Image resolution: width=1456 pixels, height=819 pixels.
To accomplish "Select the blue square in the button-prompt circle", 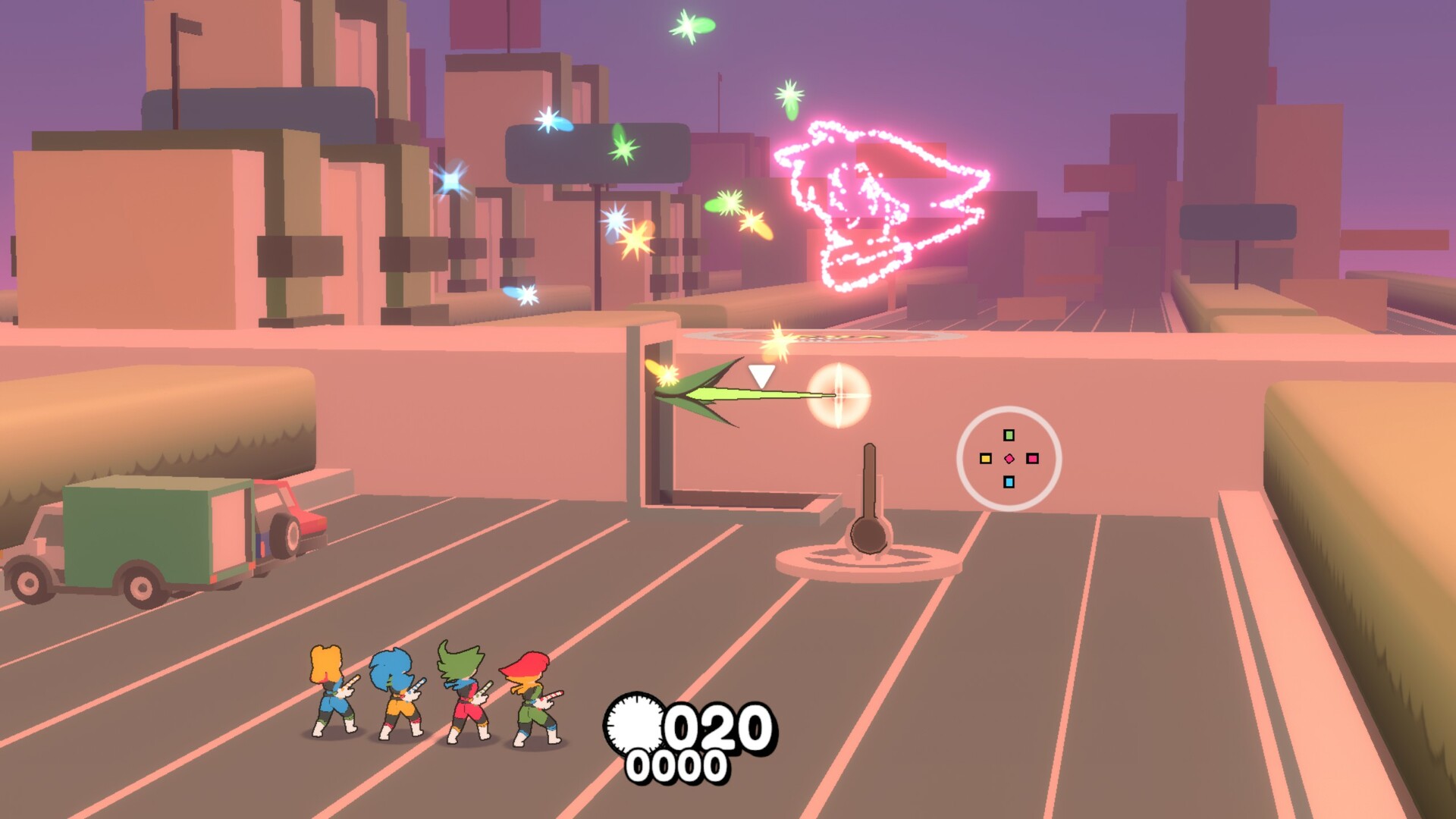I will coord(1009,482).
